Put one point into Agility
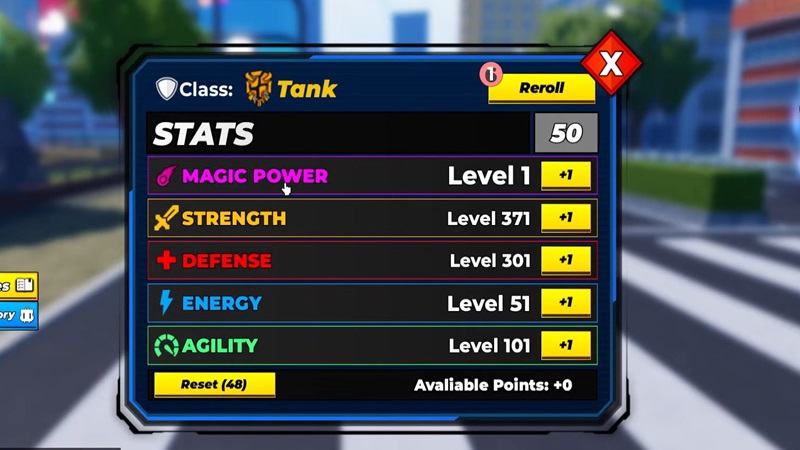The height and width of the screenshot is (450, 800). (x=566, y=345)
